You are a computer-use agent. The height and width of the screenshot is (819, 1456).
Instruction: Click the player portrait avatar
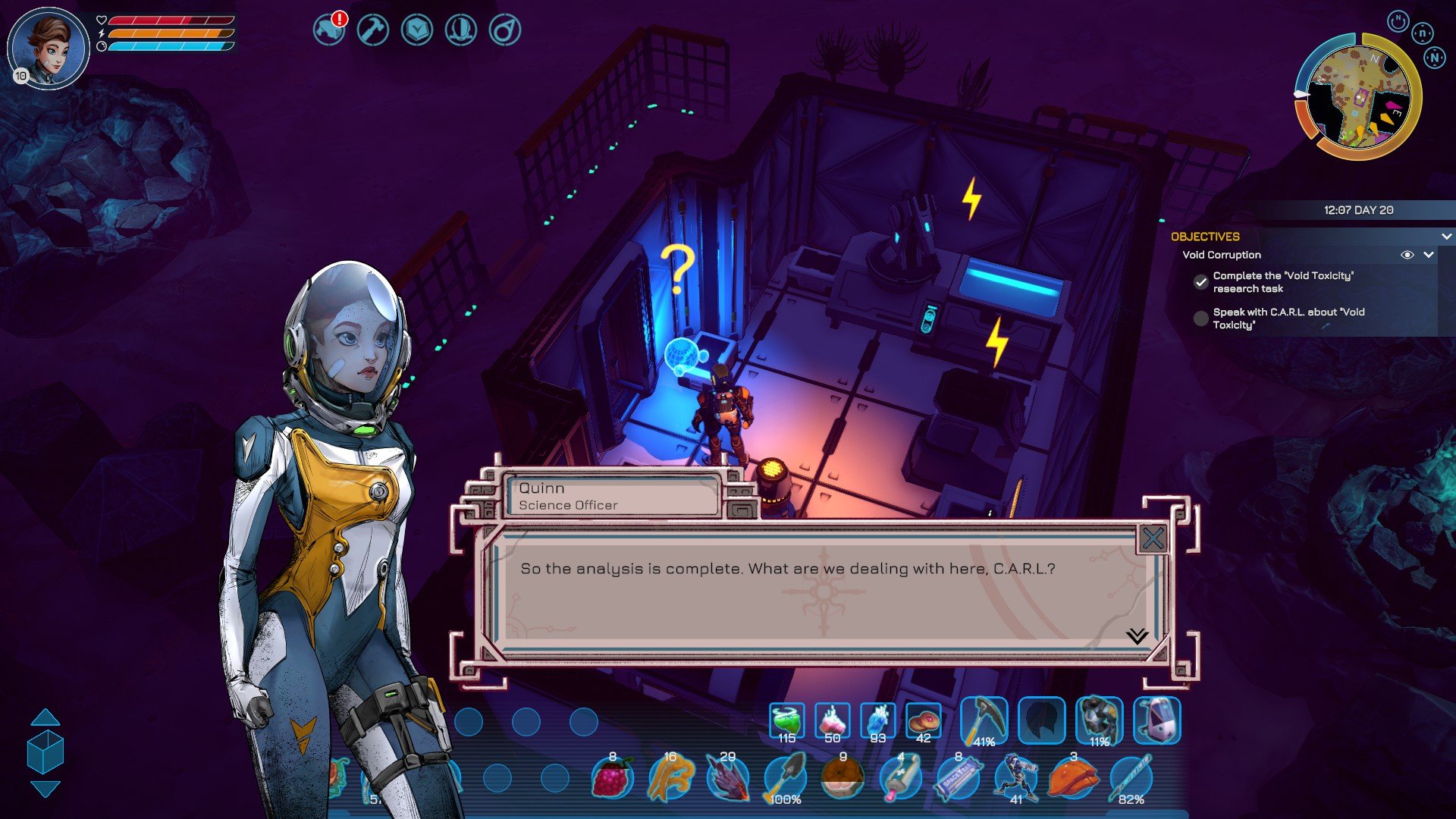49,48
